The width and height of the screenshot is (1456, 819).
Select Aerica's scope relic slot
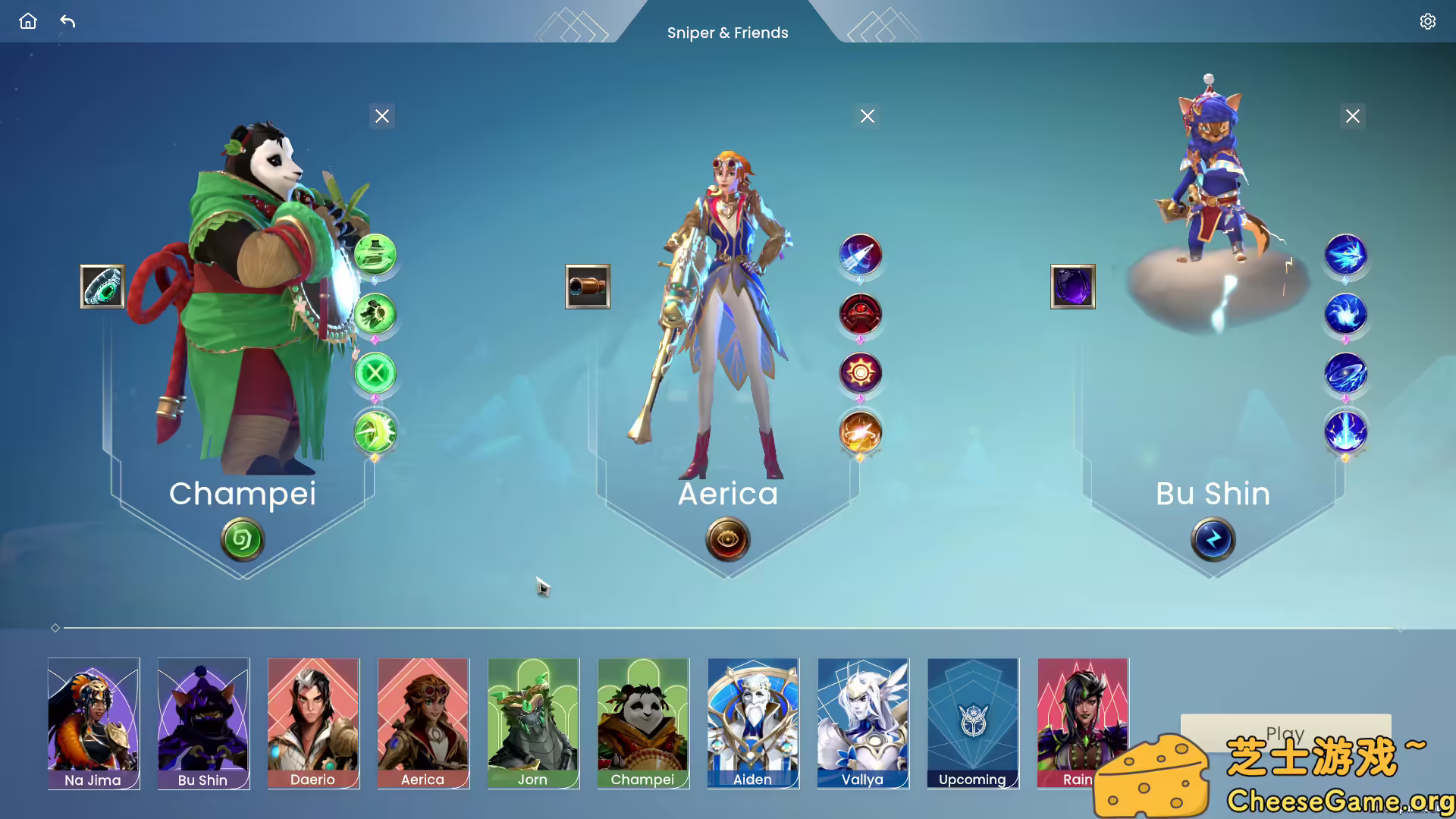588,287
